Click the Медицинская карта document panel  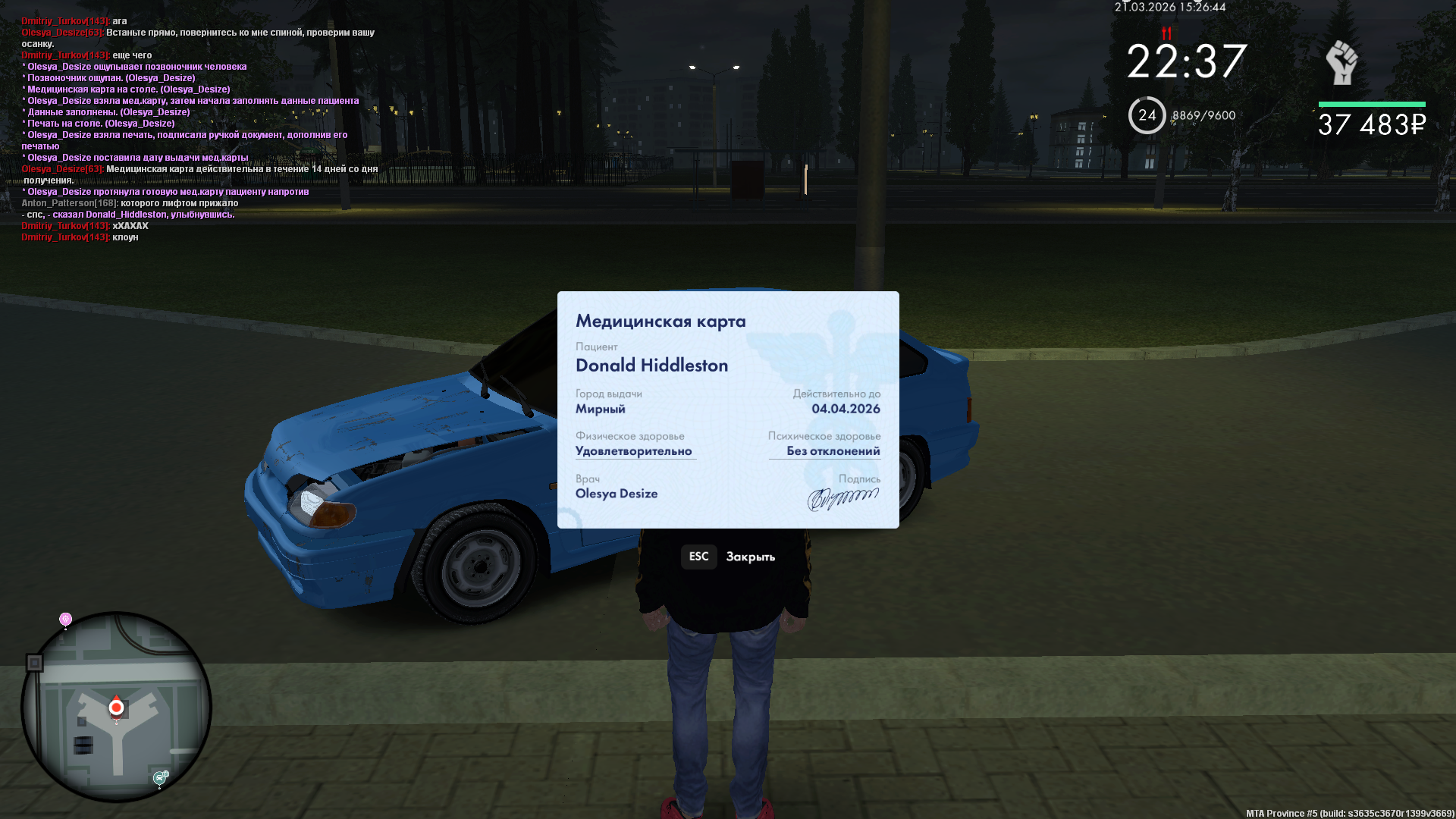coord(728,409)
